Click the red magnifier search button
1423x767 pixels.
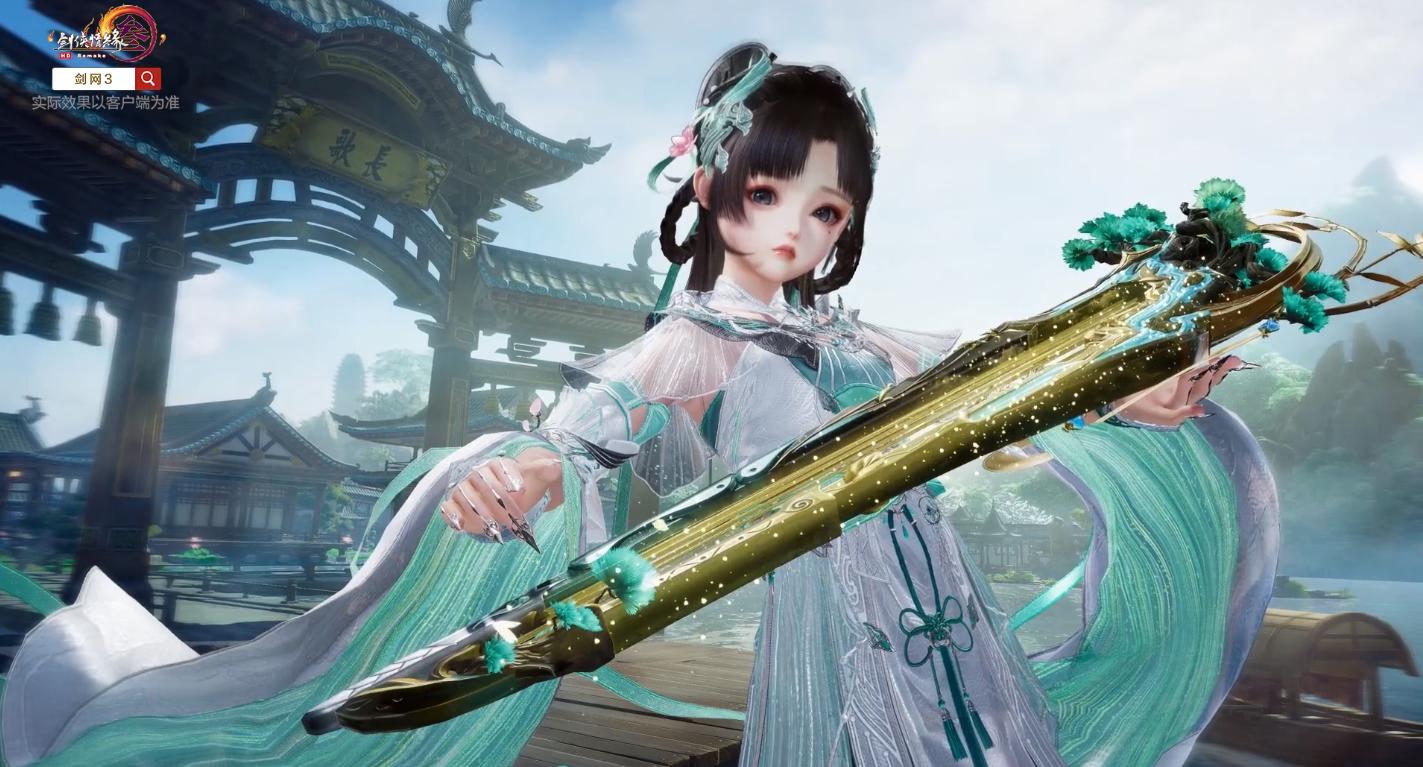[x=148, y=79]
